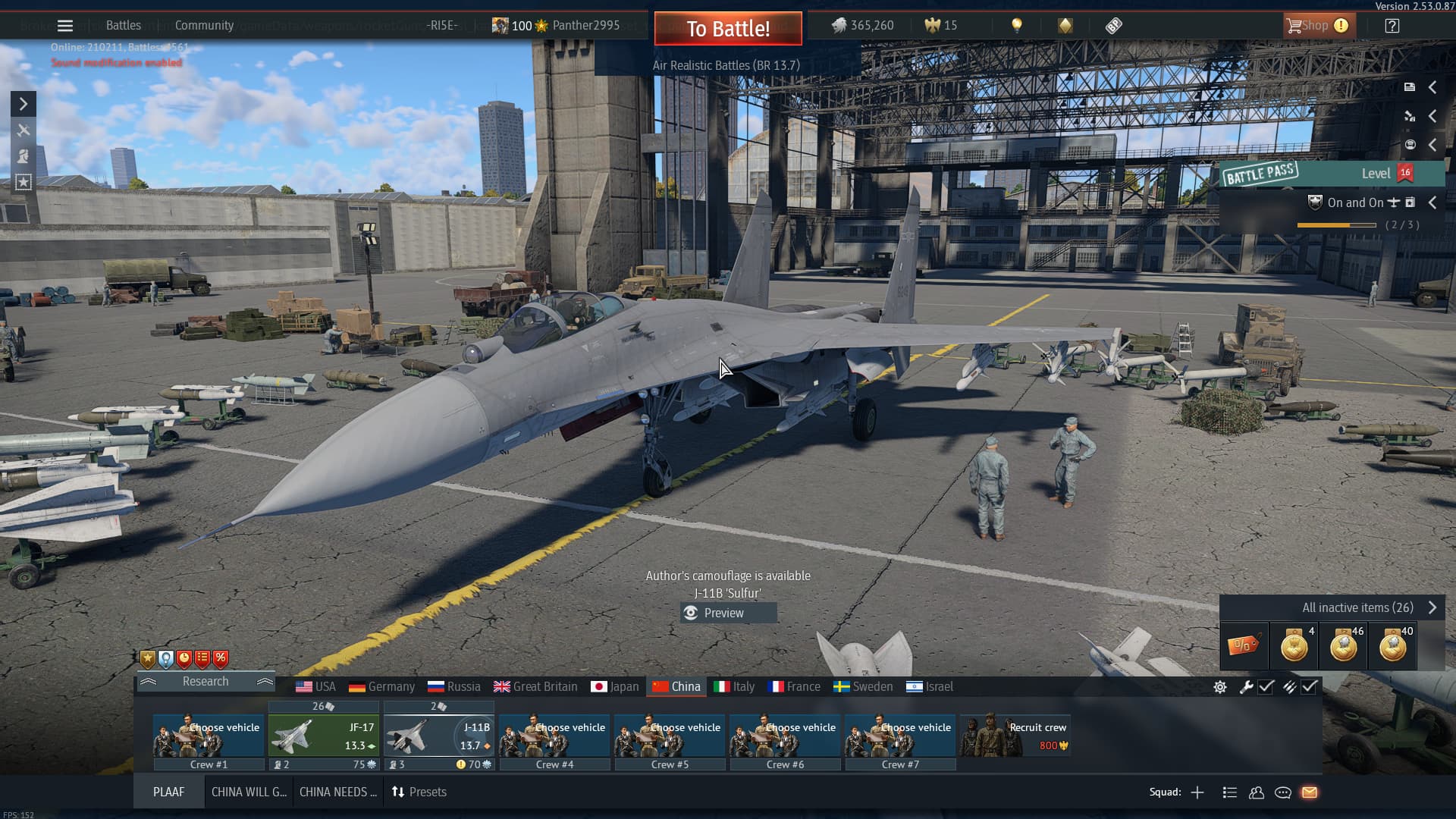Switch to the Japan nation tab

(614, 686)
